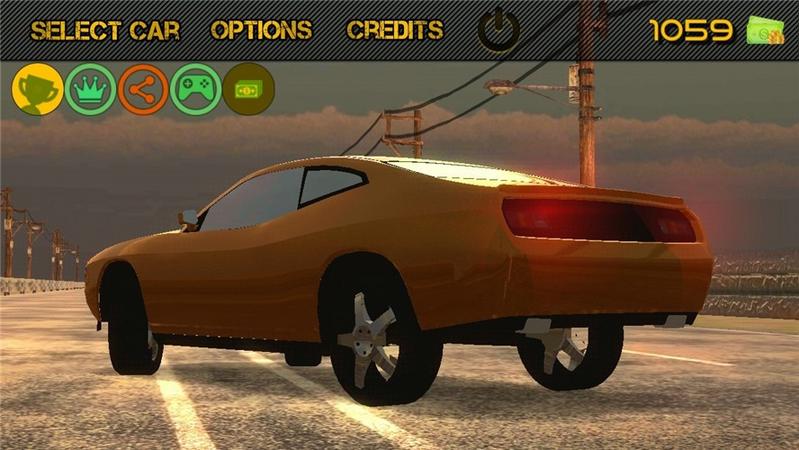The image size is (799, 450).
Task: Select the olive banknote money icon
Action: [x=248, y=89]
